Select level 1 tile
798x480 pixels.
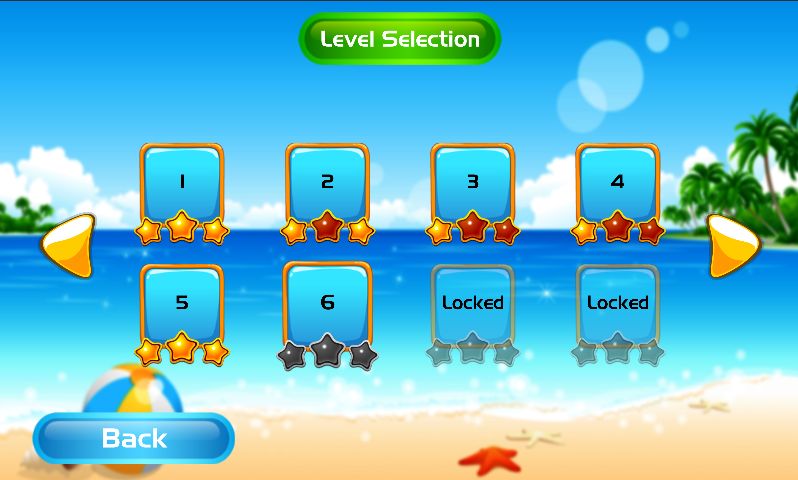click(181, 183)
